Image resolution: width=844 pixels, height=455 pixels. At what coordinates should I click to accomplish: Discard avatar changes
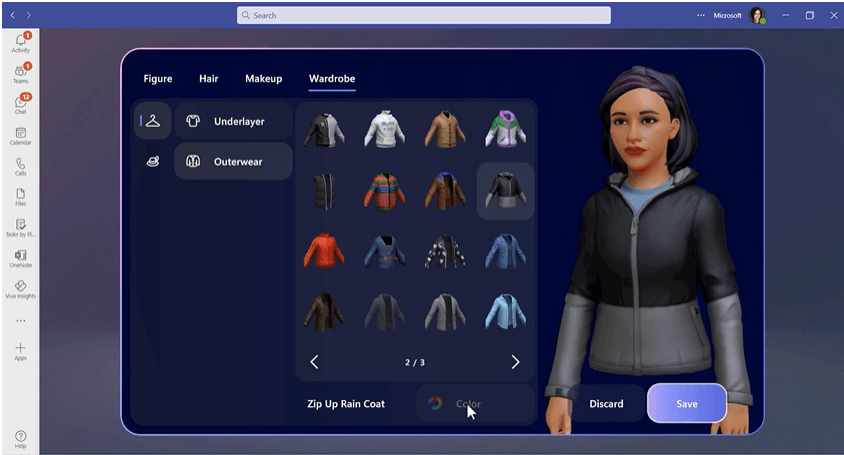[x=606, y=404]
